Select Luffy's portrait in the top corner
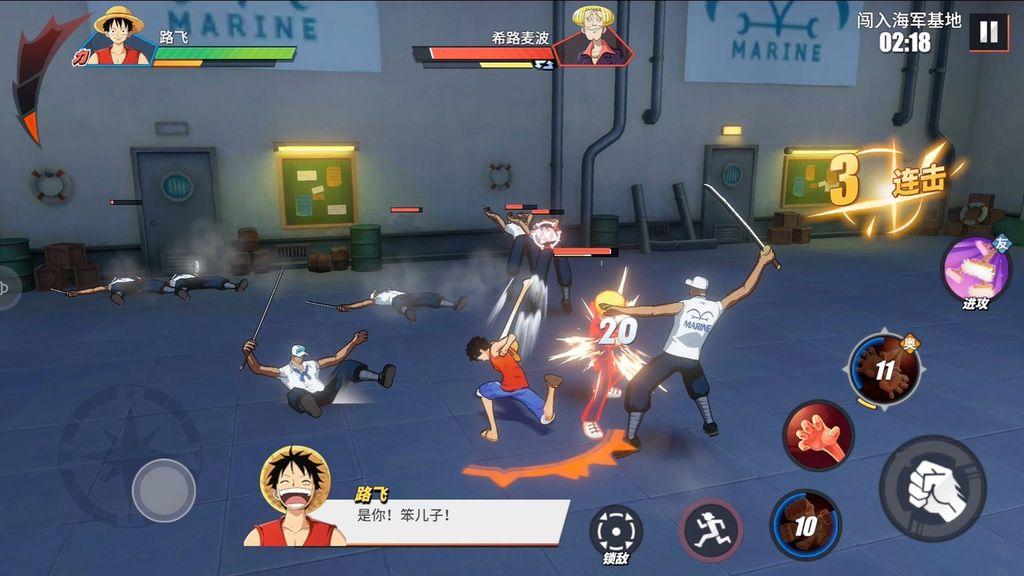Viewport: 1024px width, 576px height. [119, 38]
